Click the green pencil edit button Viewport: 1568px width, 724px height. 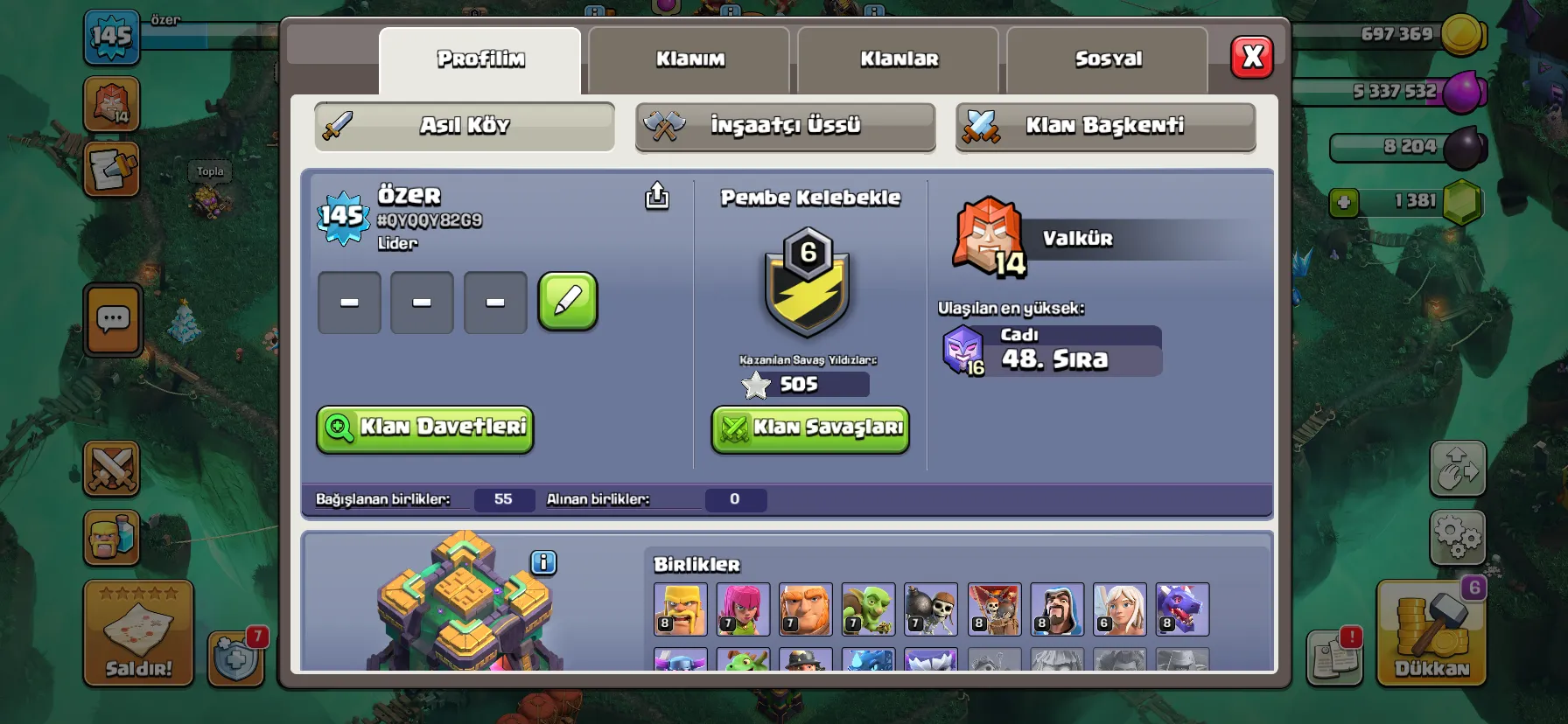point(568,302)
